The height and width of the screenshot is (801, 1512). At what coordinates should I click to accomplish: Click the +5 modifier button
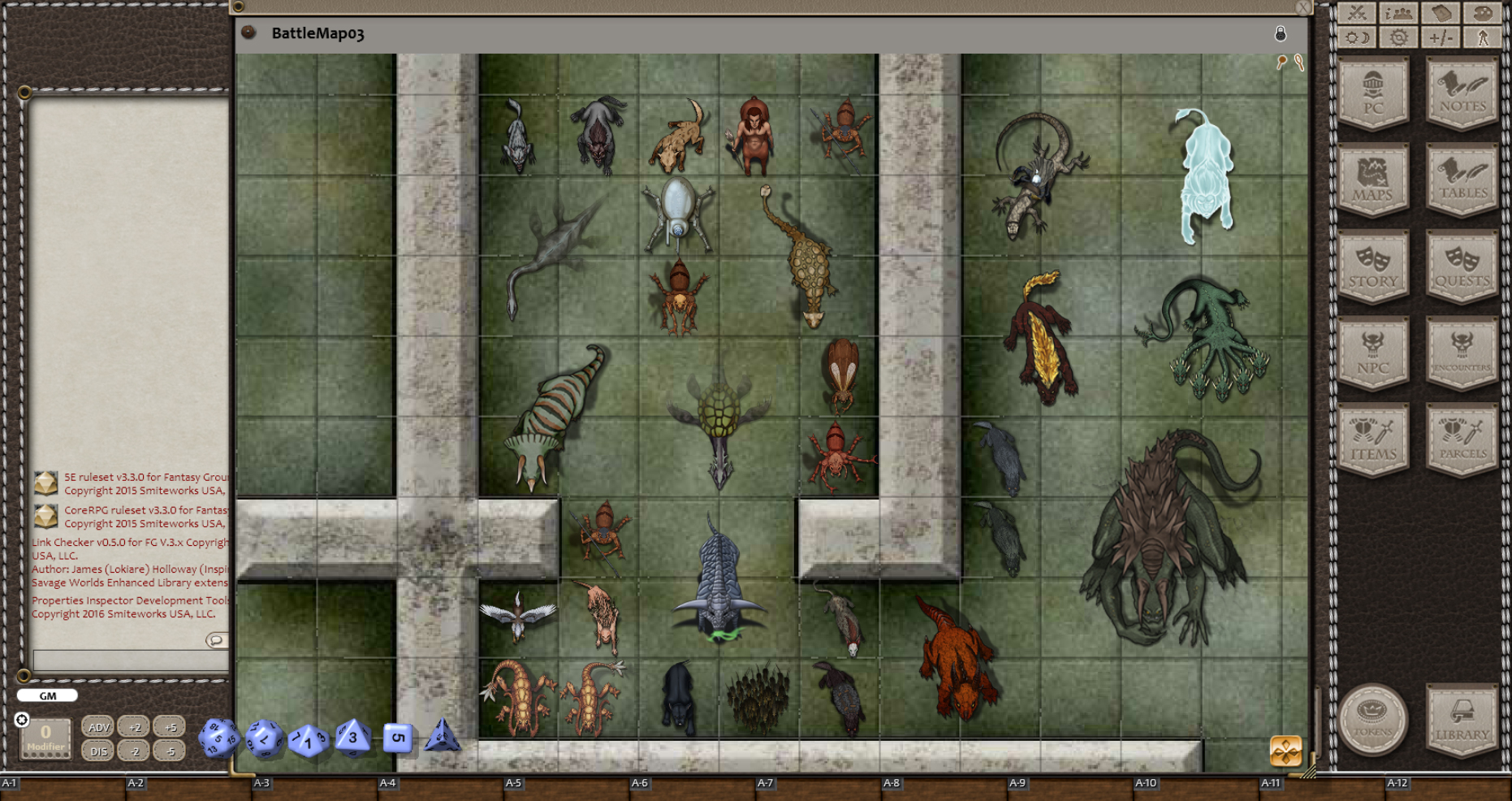click(x=170, y=727)
